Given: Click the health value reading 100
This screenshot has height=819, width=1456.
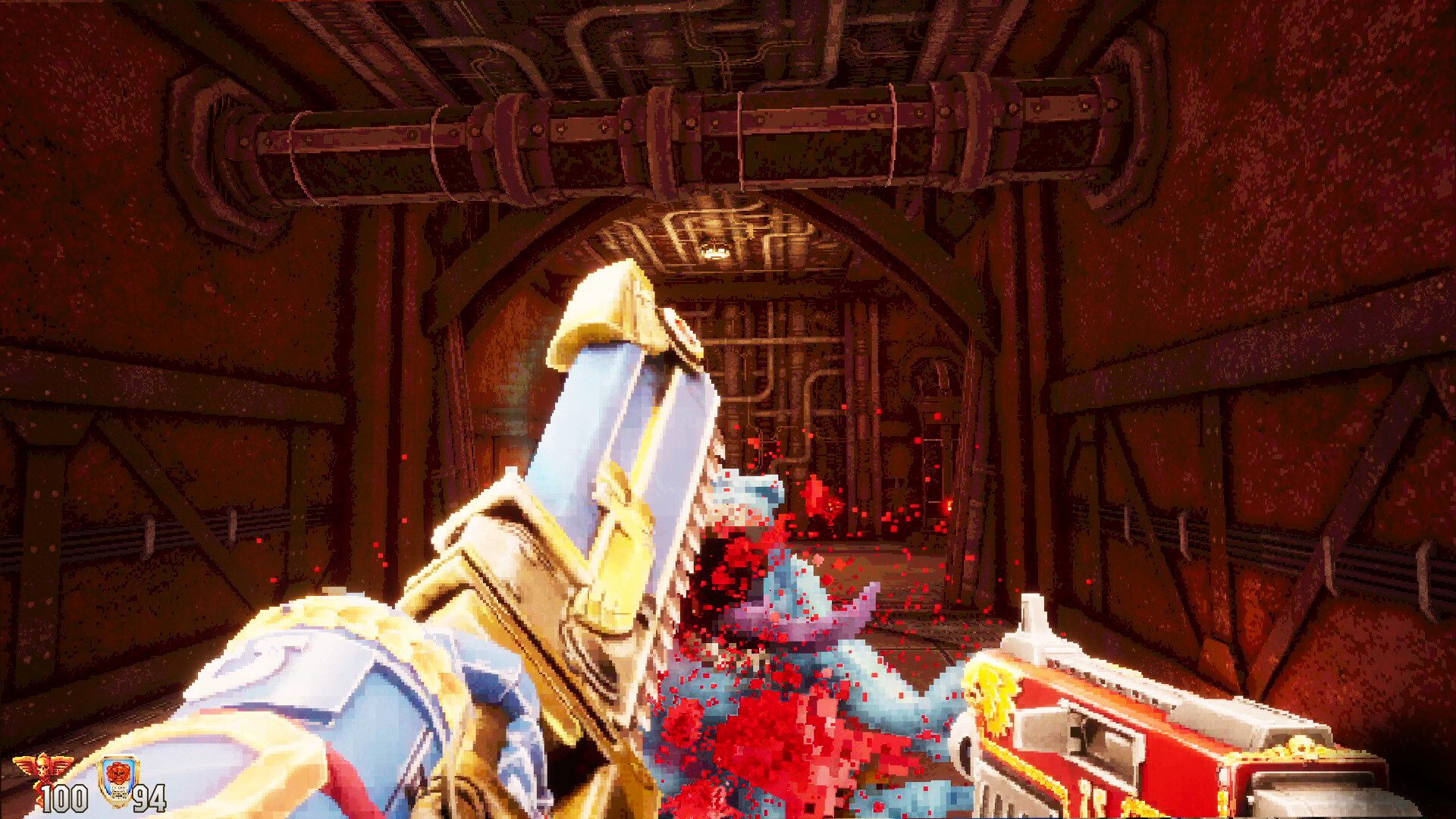Looking at the screenshot, I should click(x=64, y=798).
